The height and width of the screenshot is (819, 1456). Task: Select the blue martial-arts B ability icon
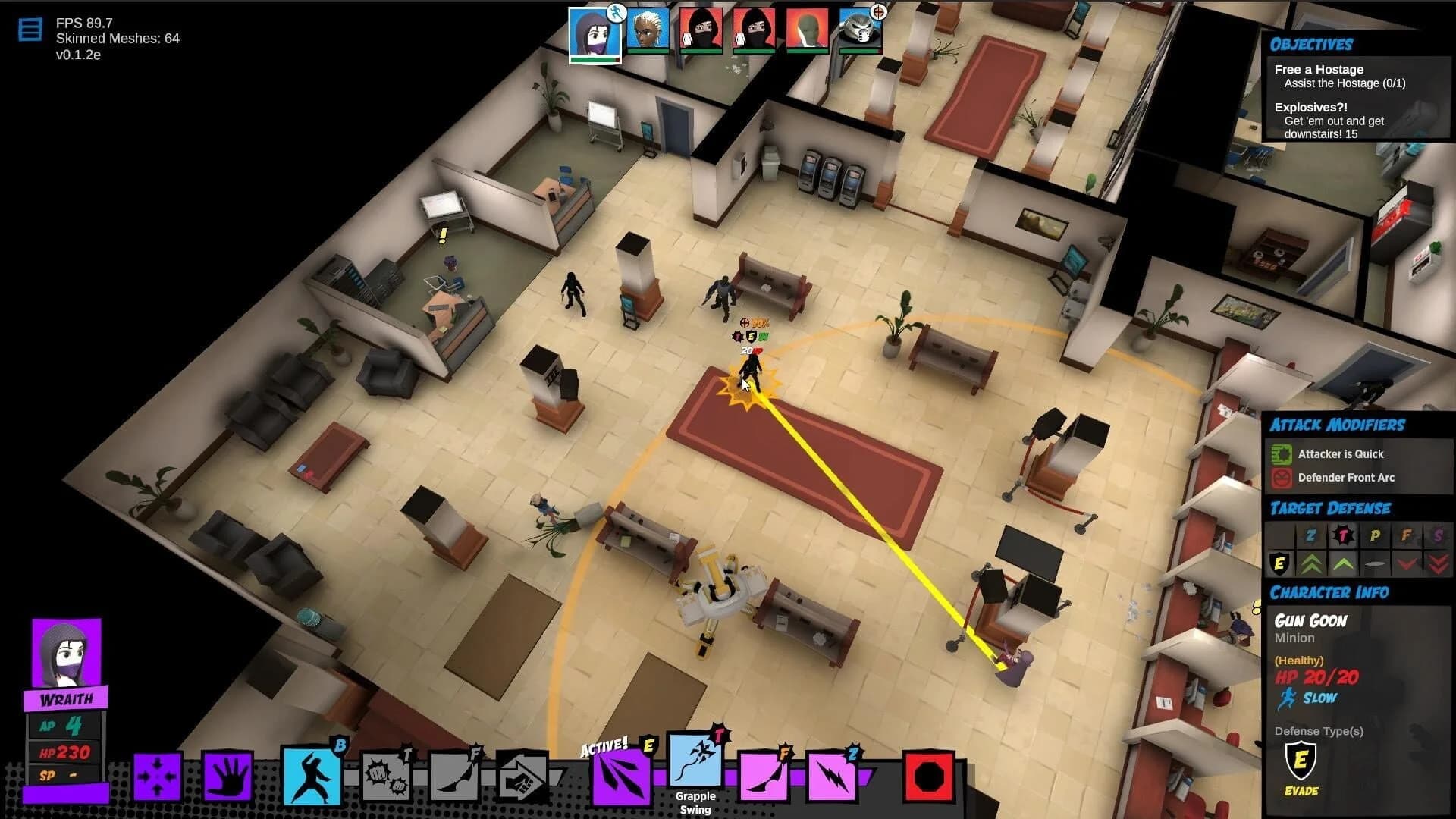(311, 775)
